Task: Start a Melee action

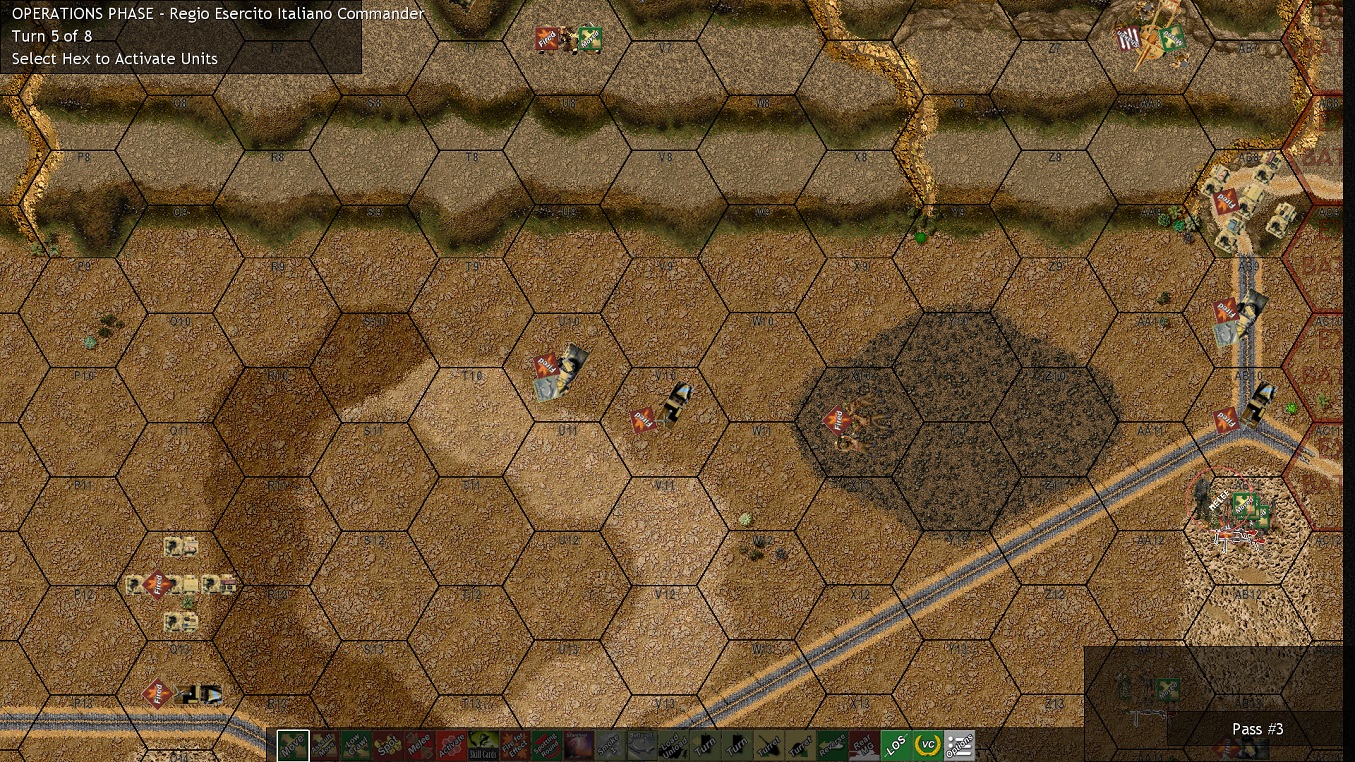Action: tap(419, 745)
